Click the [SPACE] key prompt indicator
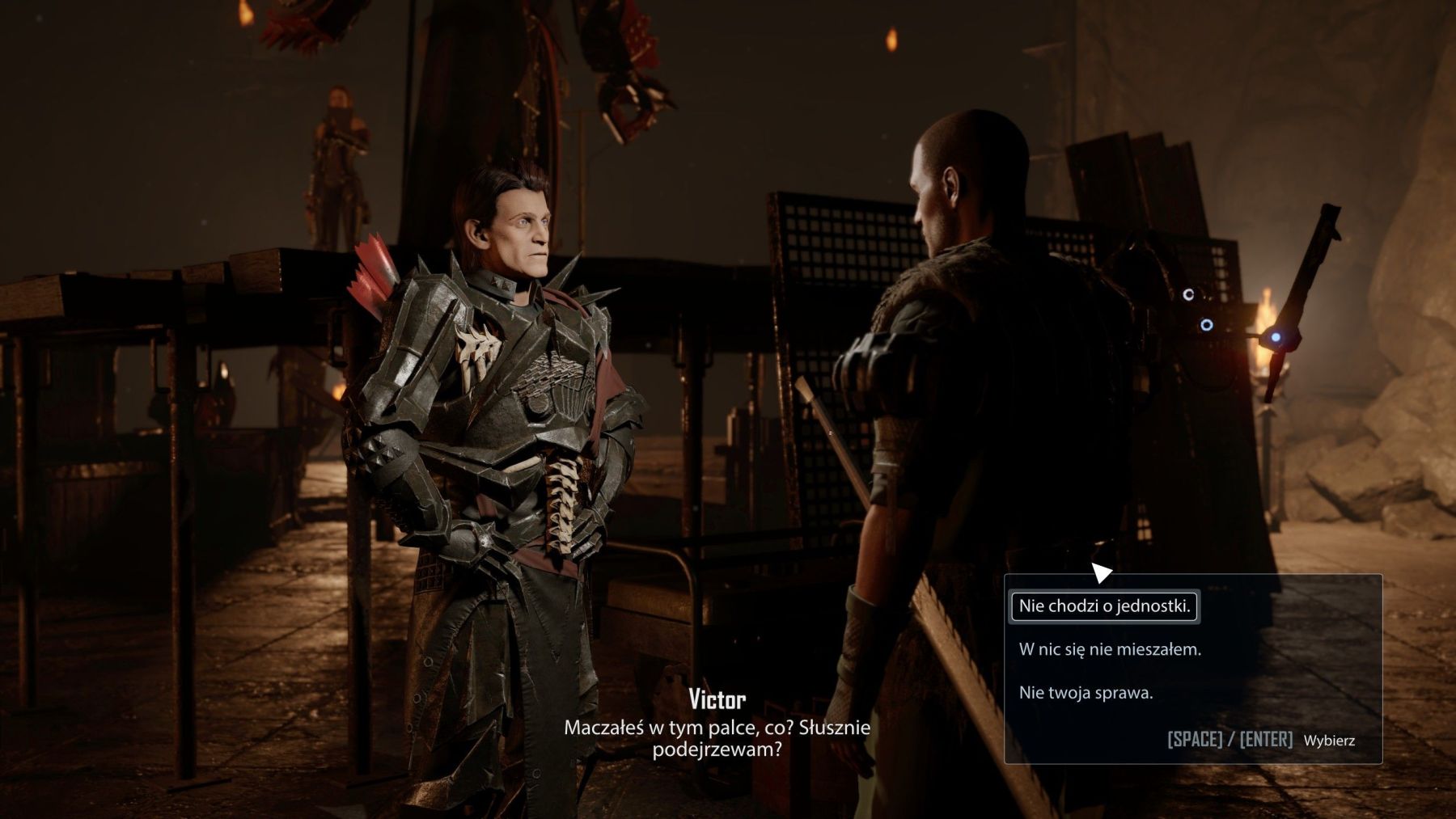This screenshot has height=819, width=1456. pos(1196,737)
